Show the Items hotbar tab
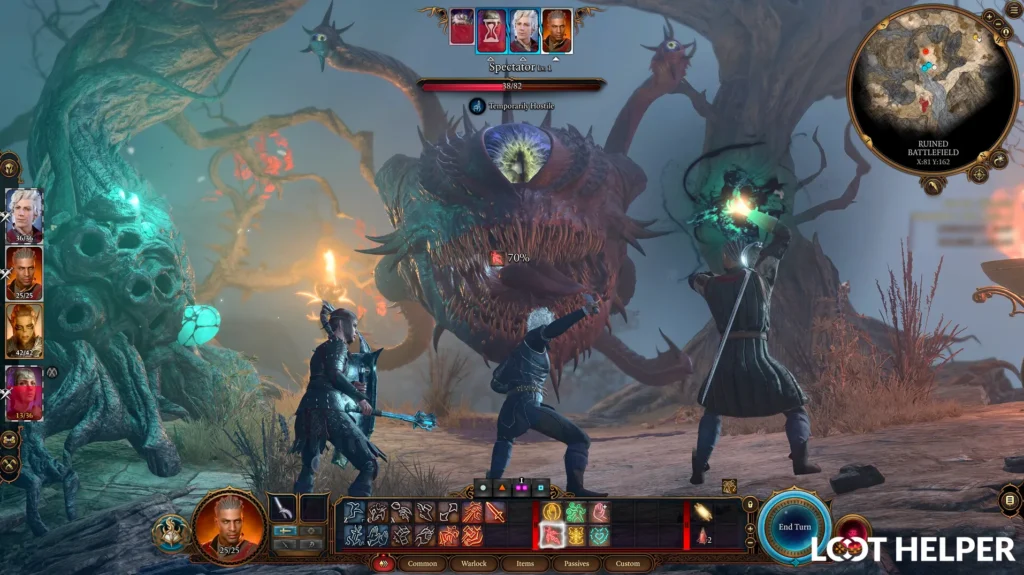 (526, 564)
